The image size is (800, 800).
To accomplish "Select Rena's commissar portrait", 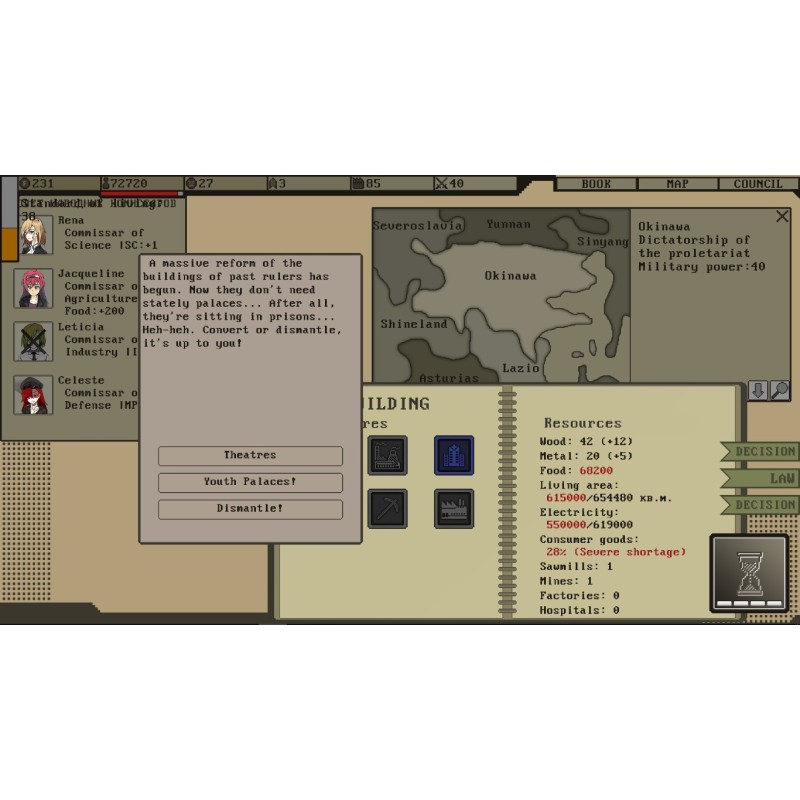I will 34,236.
